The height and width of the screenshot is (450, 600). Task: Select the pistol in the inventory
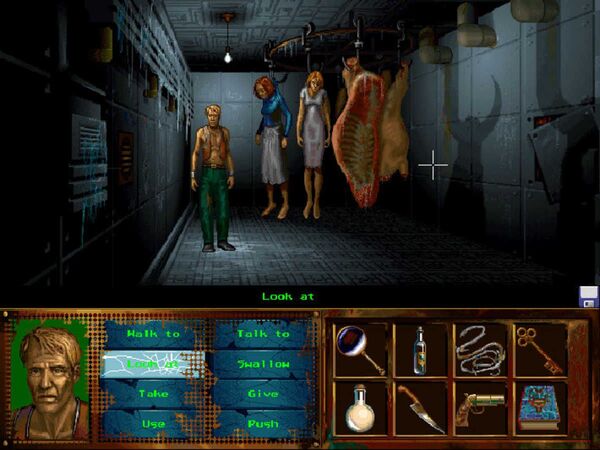click(x=480, y=408)
